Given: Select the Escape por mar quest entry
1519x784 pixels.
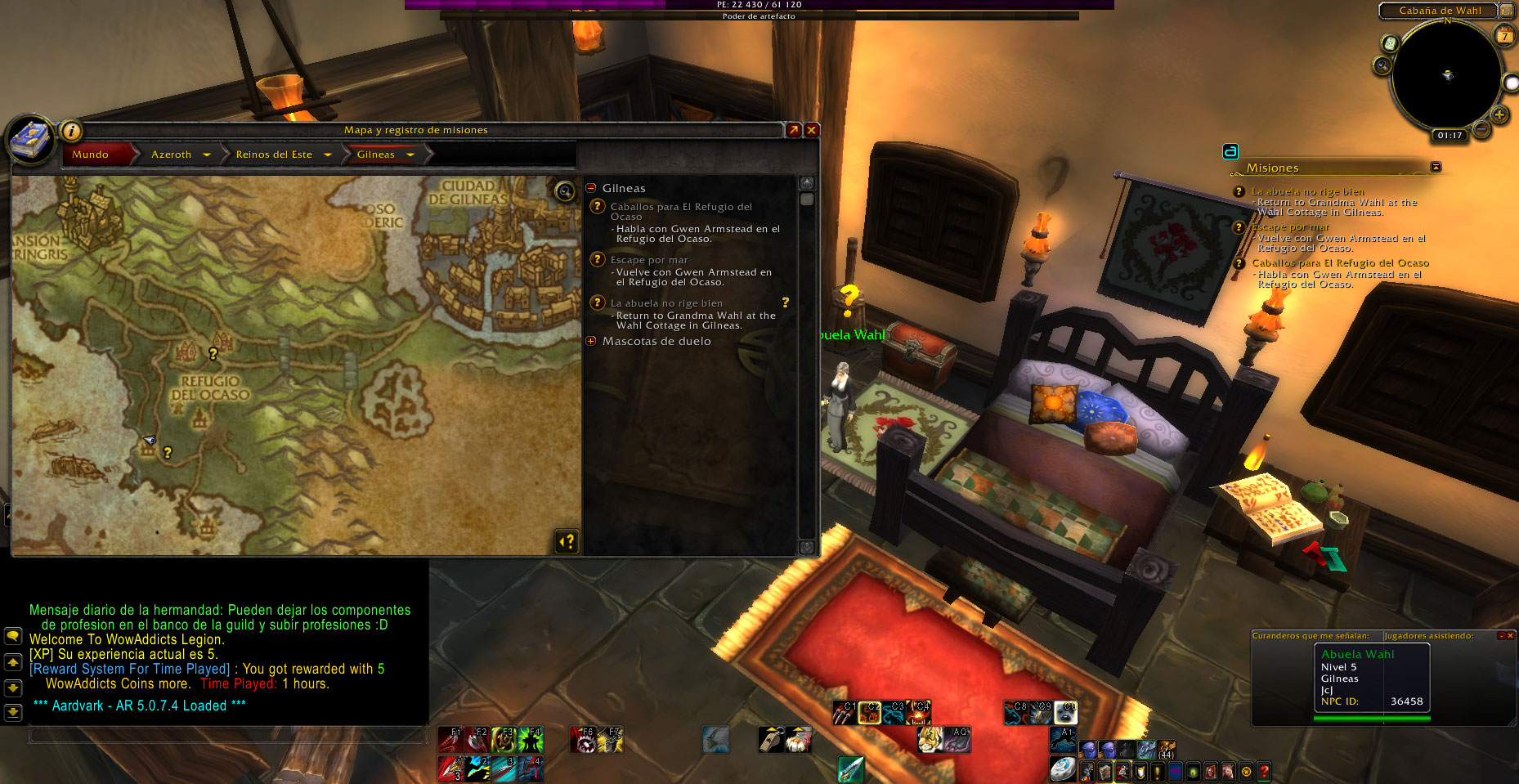Looking at the screenshot, I should tap(649, 260).
